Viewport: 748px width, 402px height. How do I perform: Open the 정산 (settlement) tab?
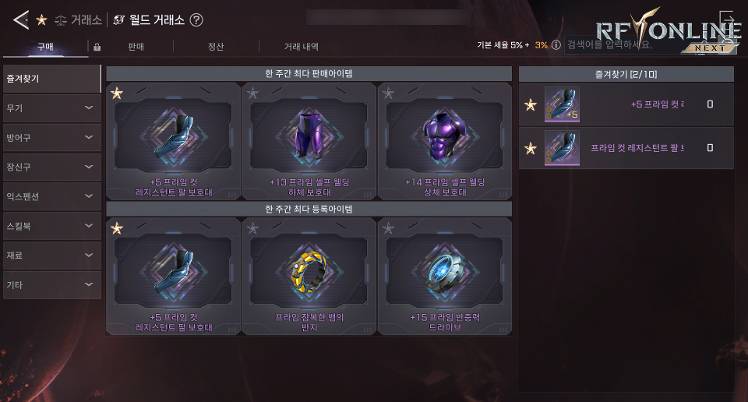(x=215, y=46)
